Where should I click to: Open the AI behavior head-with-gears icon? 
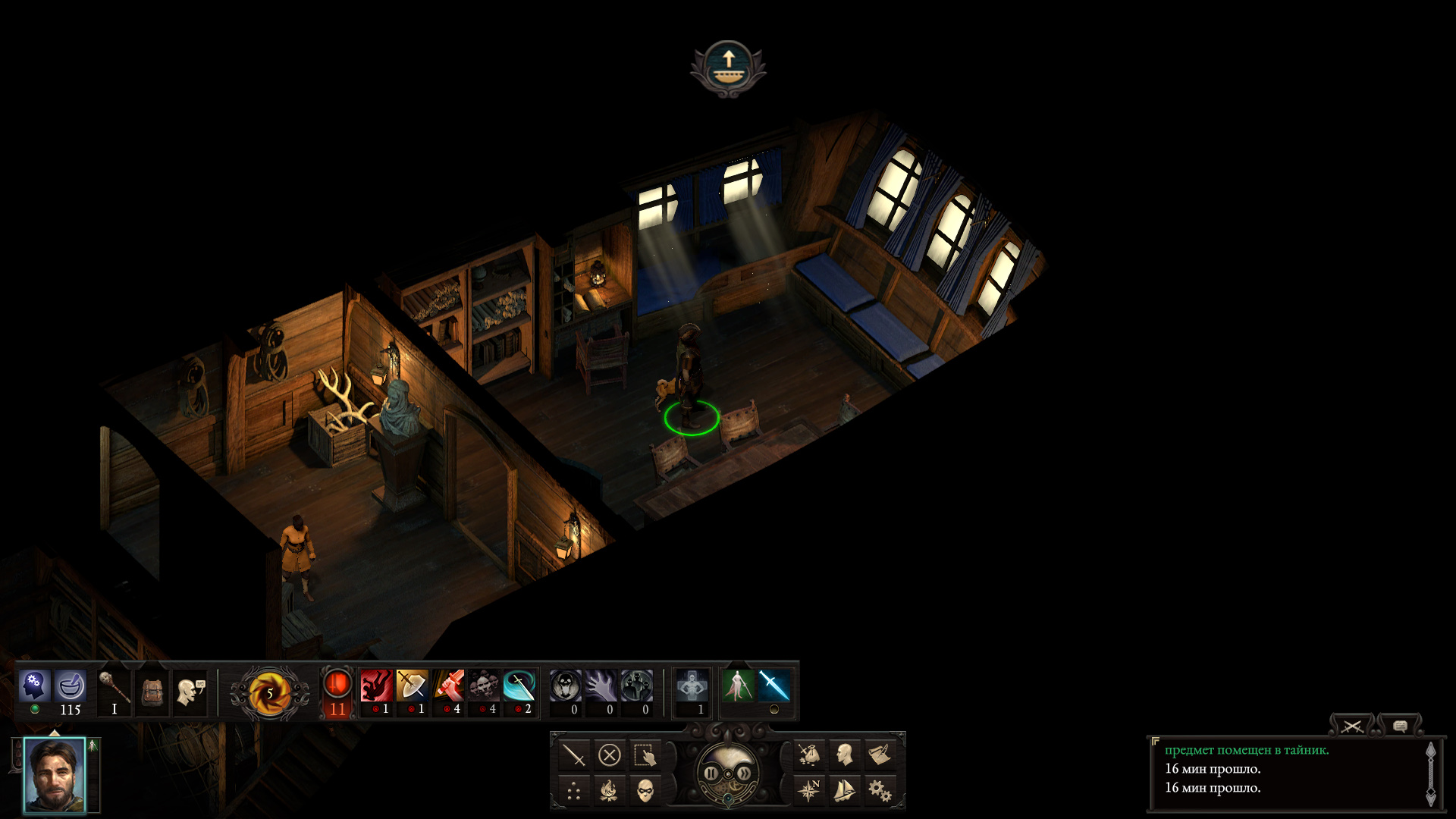34,686
